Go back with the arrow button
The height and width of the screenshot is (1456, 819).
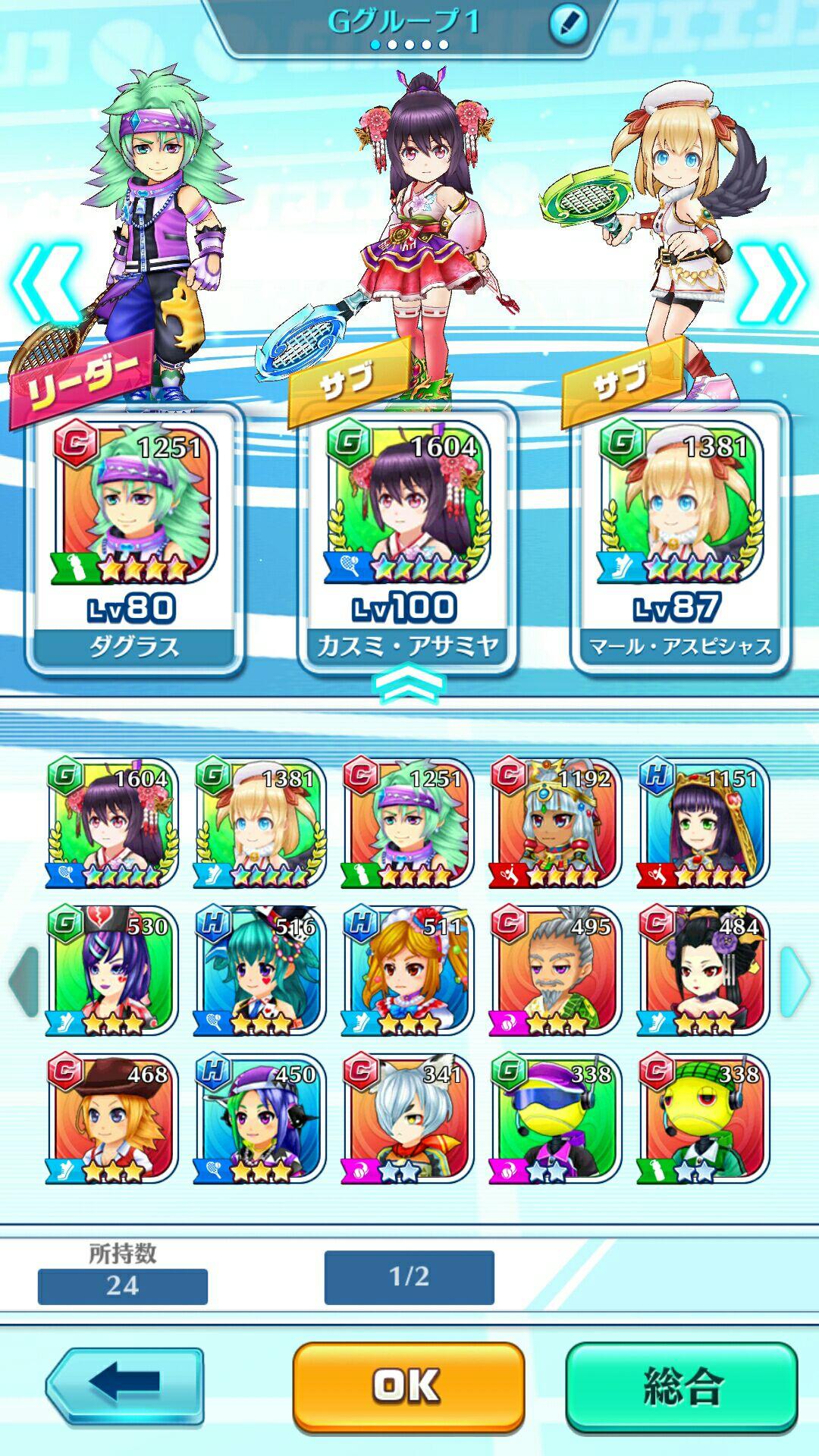(125, 1385)
